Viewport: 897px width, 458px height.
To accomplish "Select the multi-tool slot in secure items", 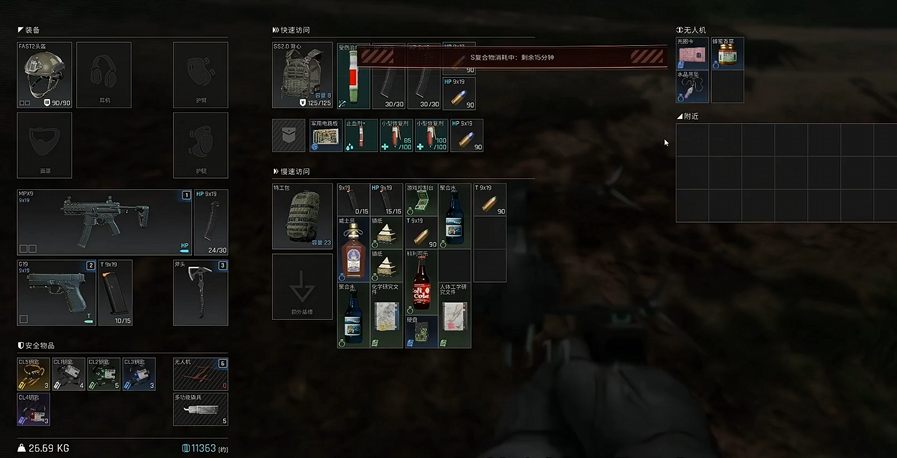I will (x=200, y=408).
